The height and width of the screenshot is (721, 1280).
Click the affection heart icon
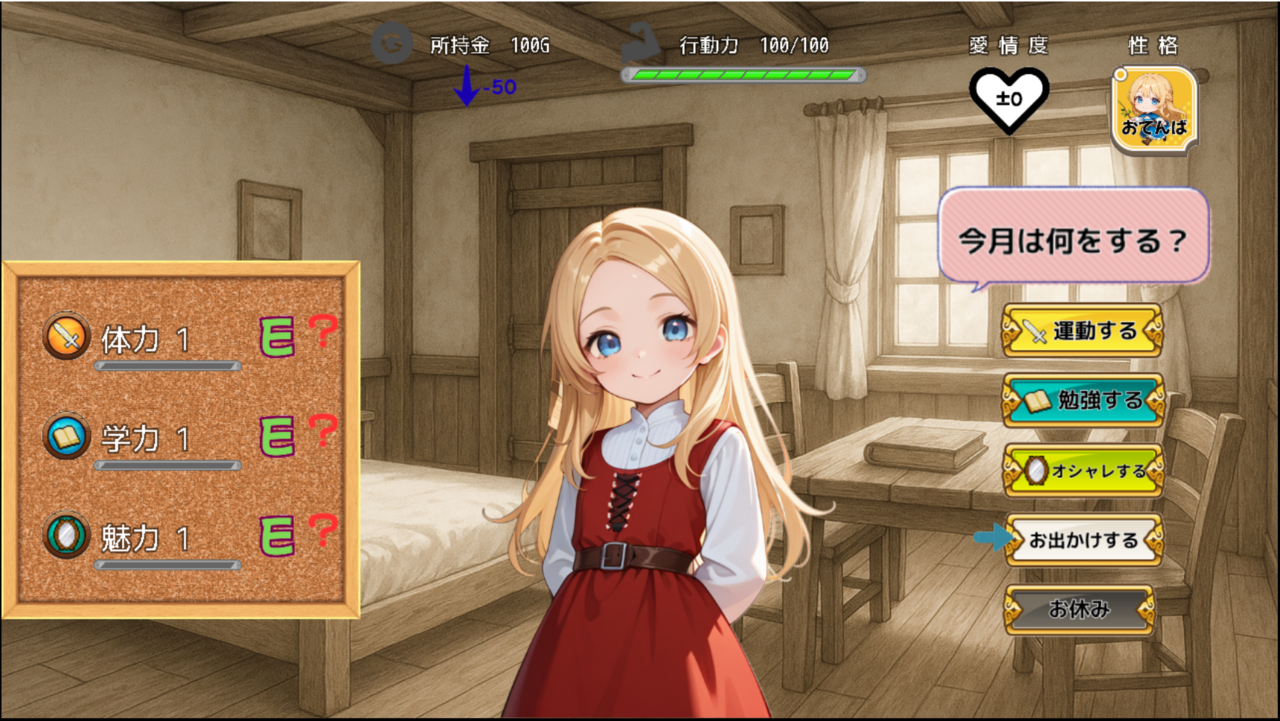click(1009, 100)
